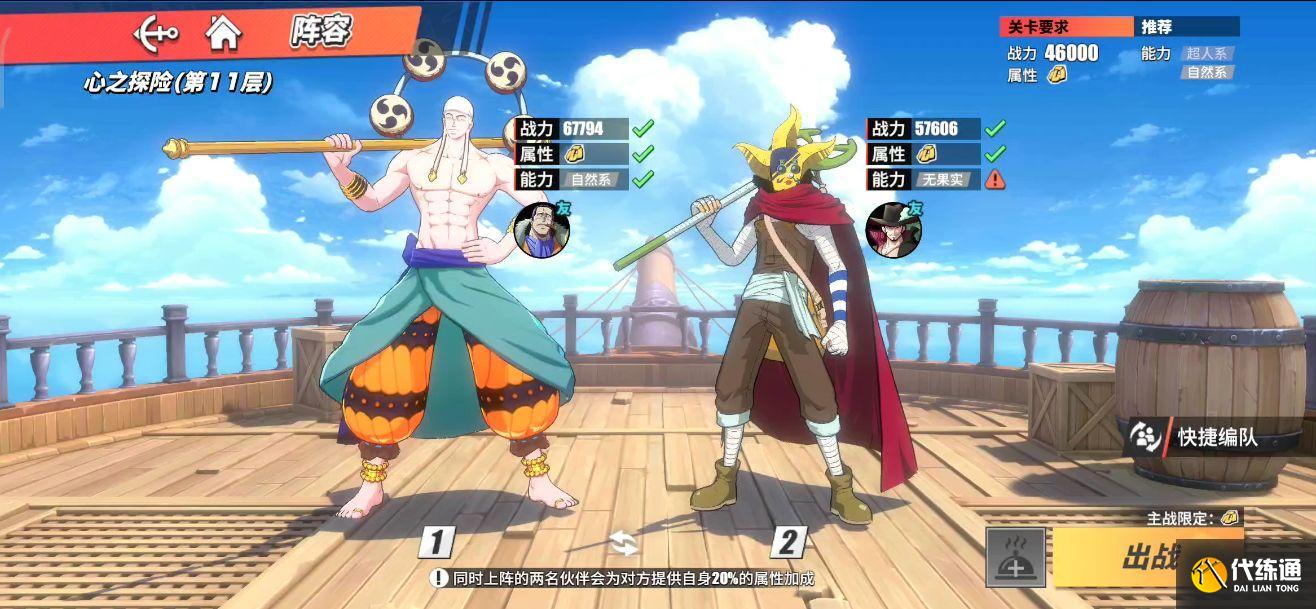Select partner slot number 1
This screenshot has height=609, width=1316.
(x=436, y=542)
